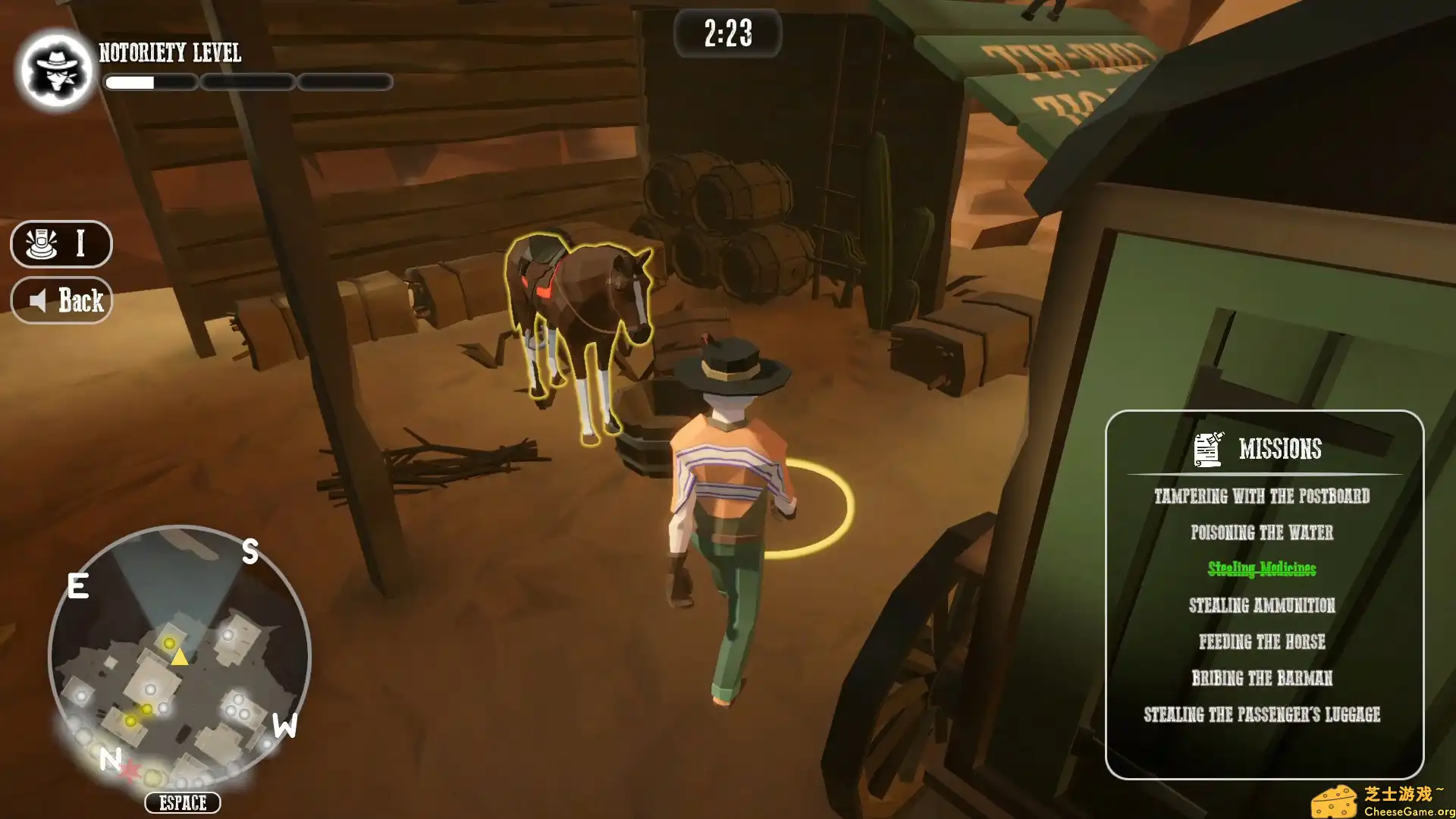Click the 2:23 timer display
Viewport: 1456px width, 819px height.
pyautogui.click(x=729, y=33)
